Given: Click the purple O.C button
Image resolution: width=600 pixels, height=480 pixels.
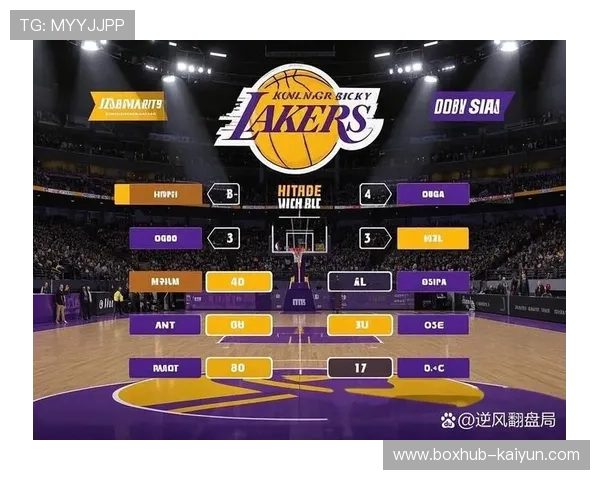Looking at the screenshot, I should pos(433,368).
